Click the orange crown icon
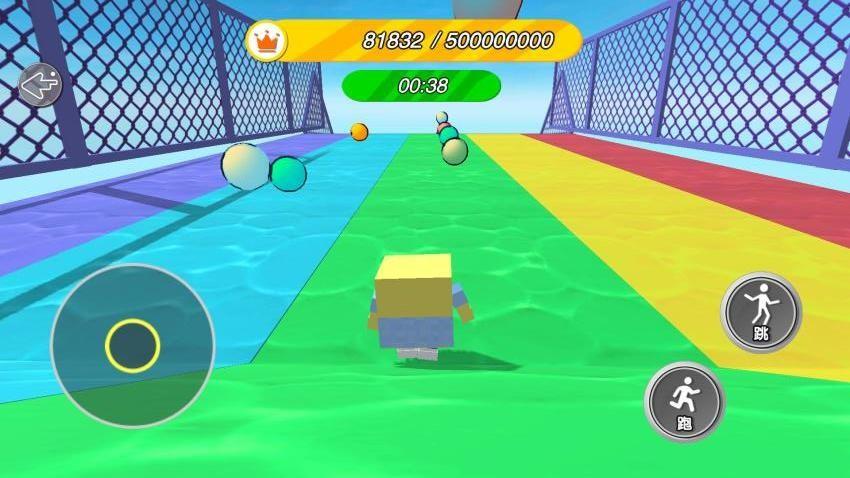 267,41
